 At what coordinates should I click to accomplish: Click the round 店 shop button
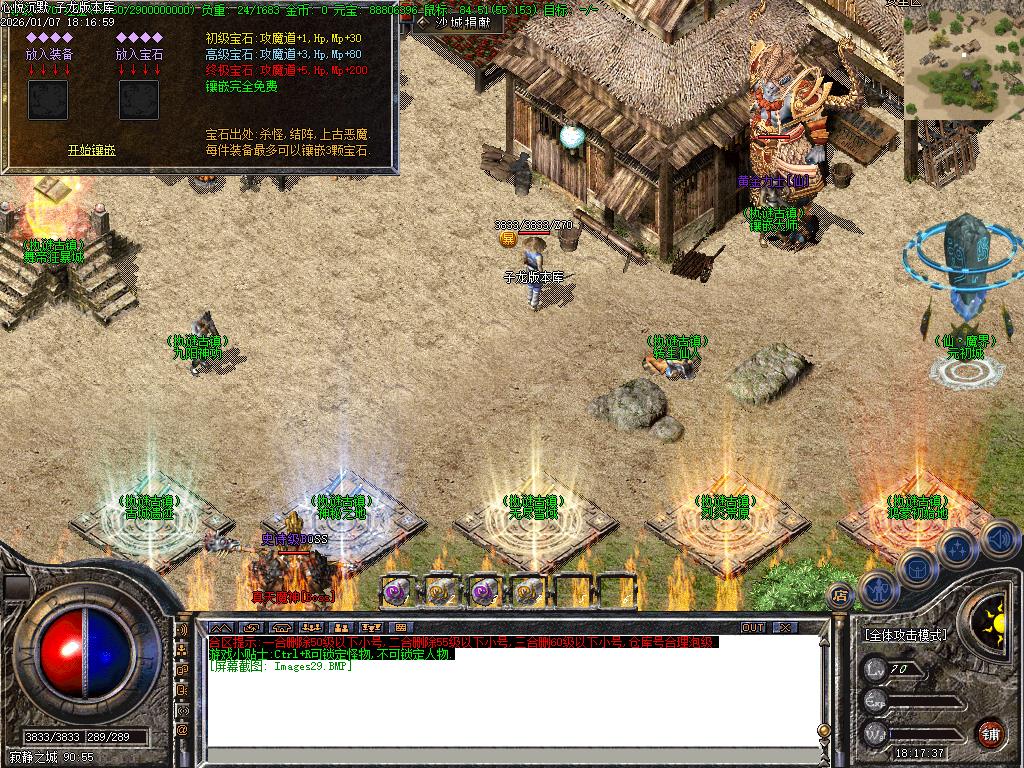coord(841,596)
